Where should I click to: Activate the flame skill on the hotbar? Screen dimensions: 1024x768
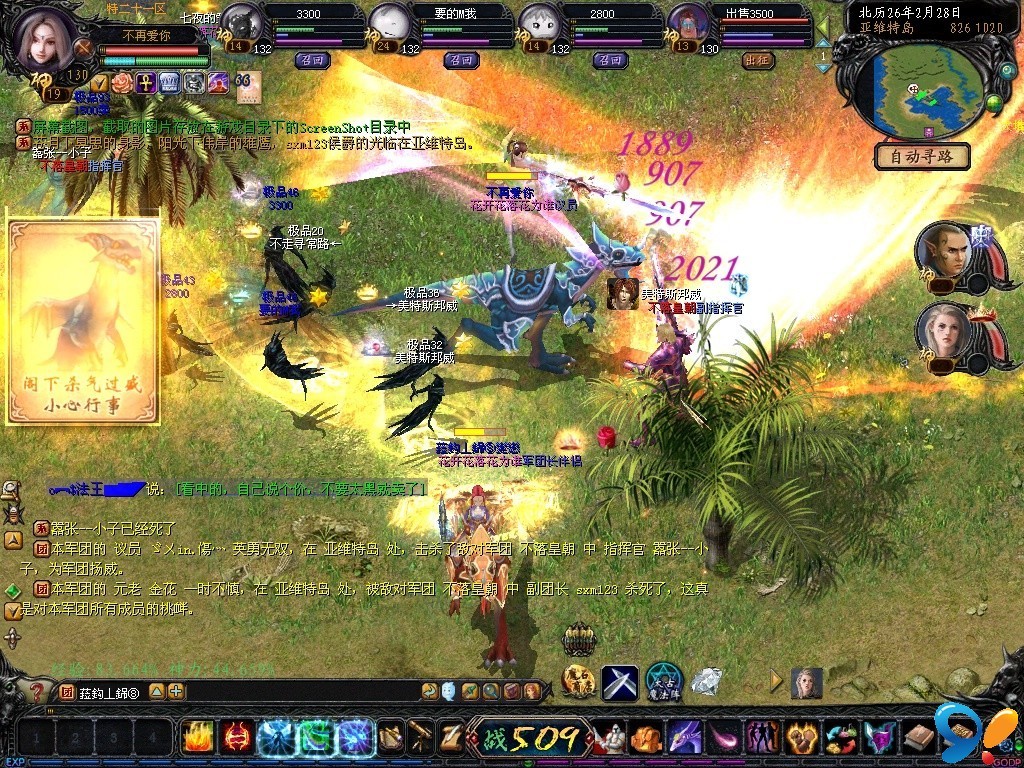point(197,738)
